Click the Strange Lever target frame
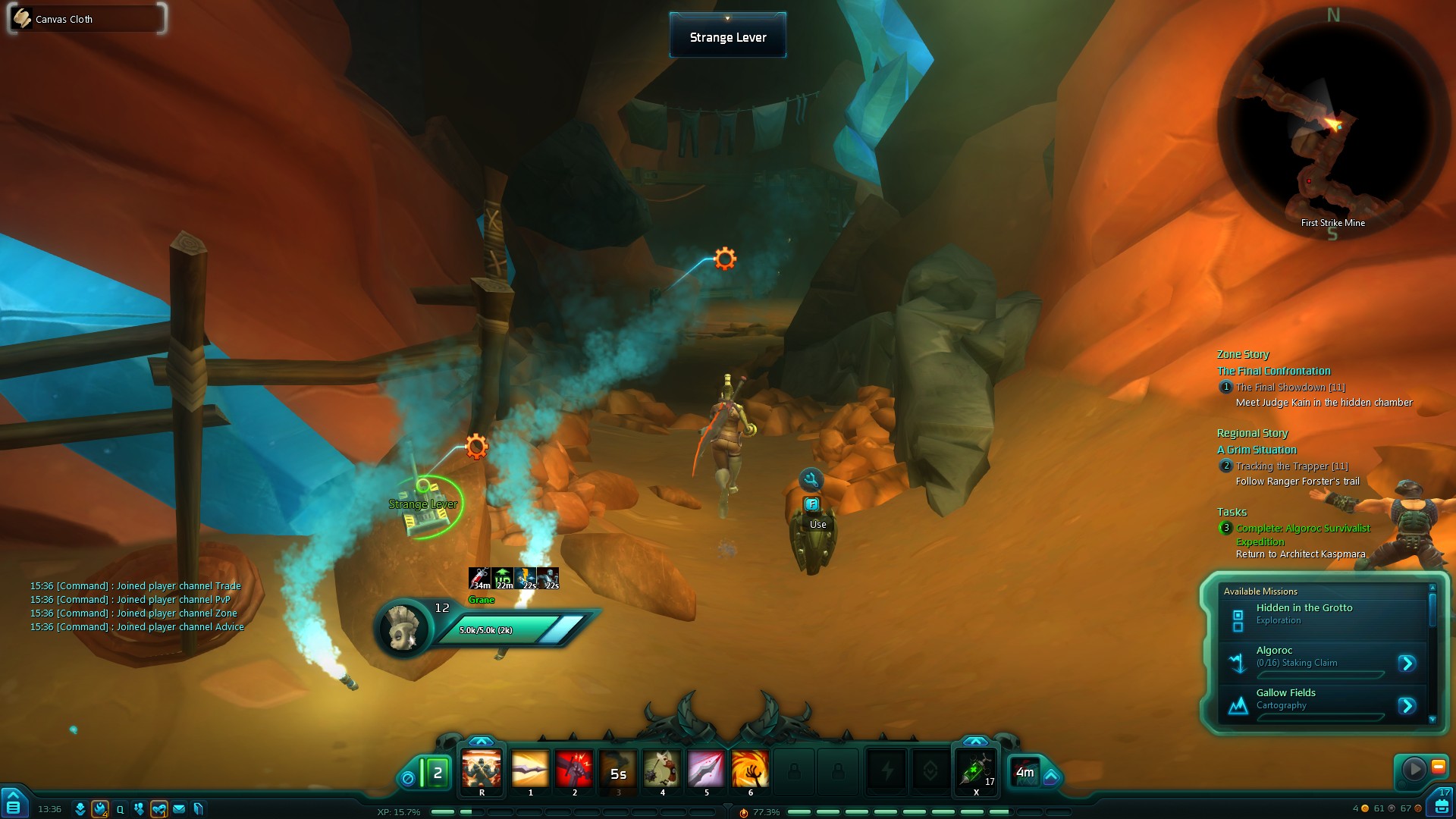The height and width of the screenshot is (819, 1456). pyautogui.click(x=727, y=36)
